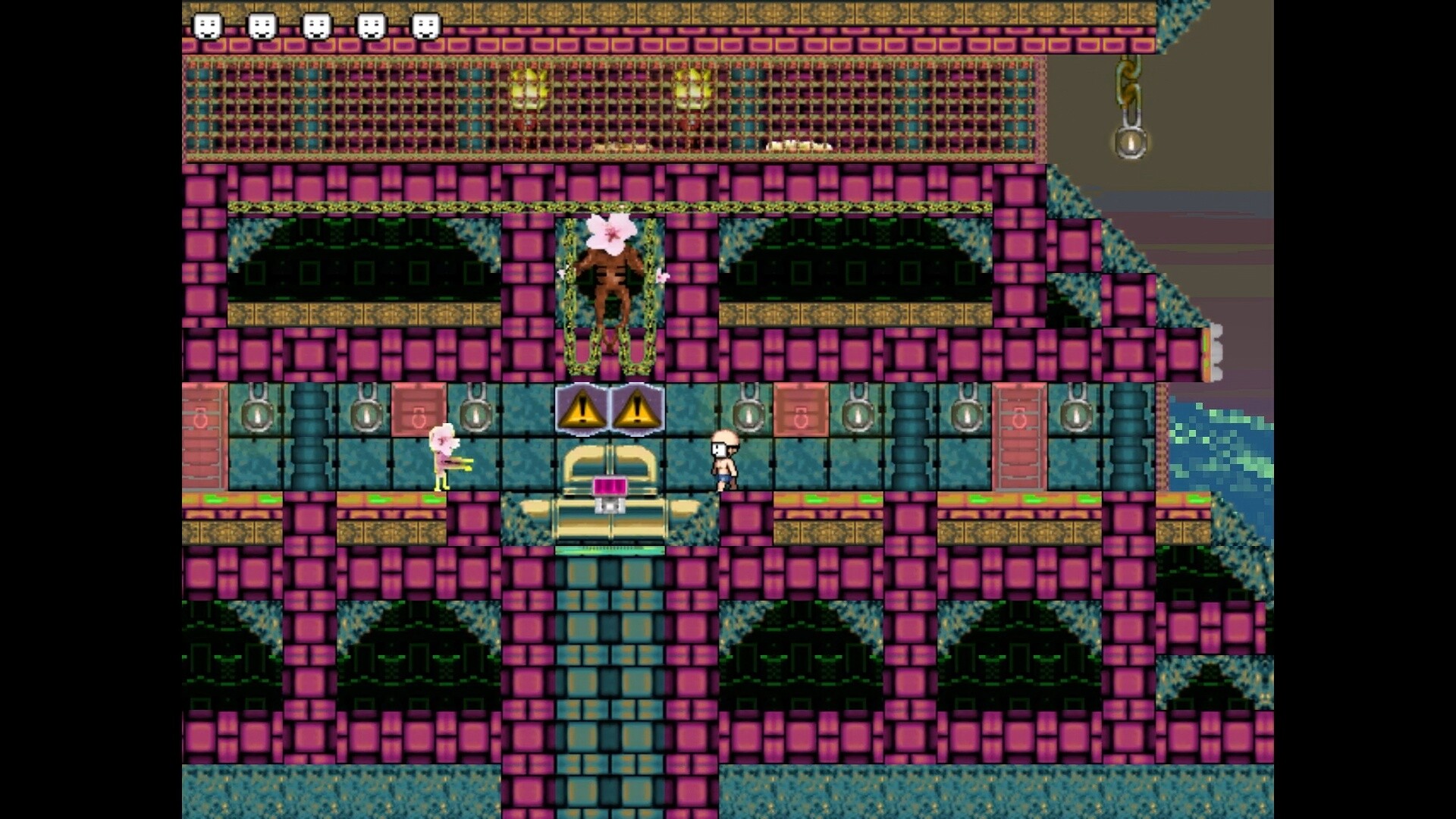Viewport: 1456px width, 819px height.
Task: Click the hanging lantern on the chain
Action: [x=1128, y=140]
